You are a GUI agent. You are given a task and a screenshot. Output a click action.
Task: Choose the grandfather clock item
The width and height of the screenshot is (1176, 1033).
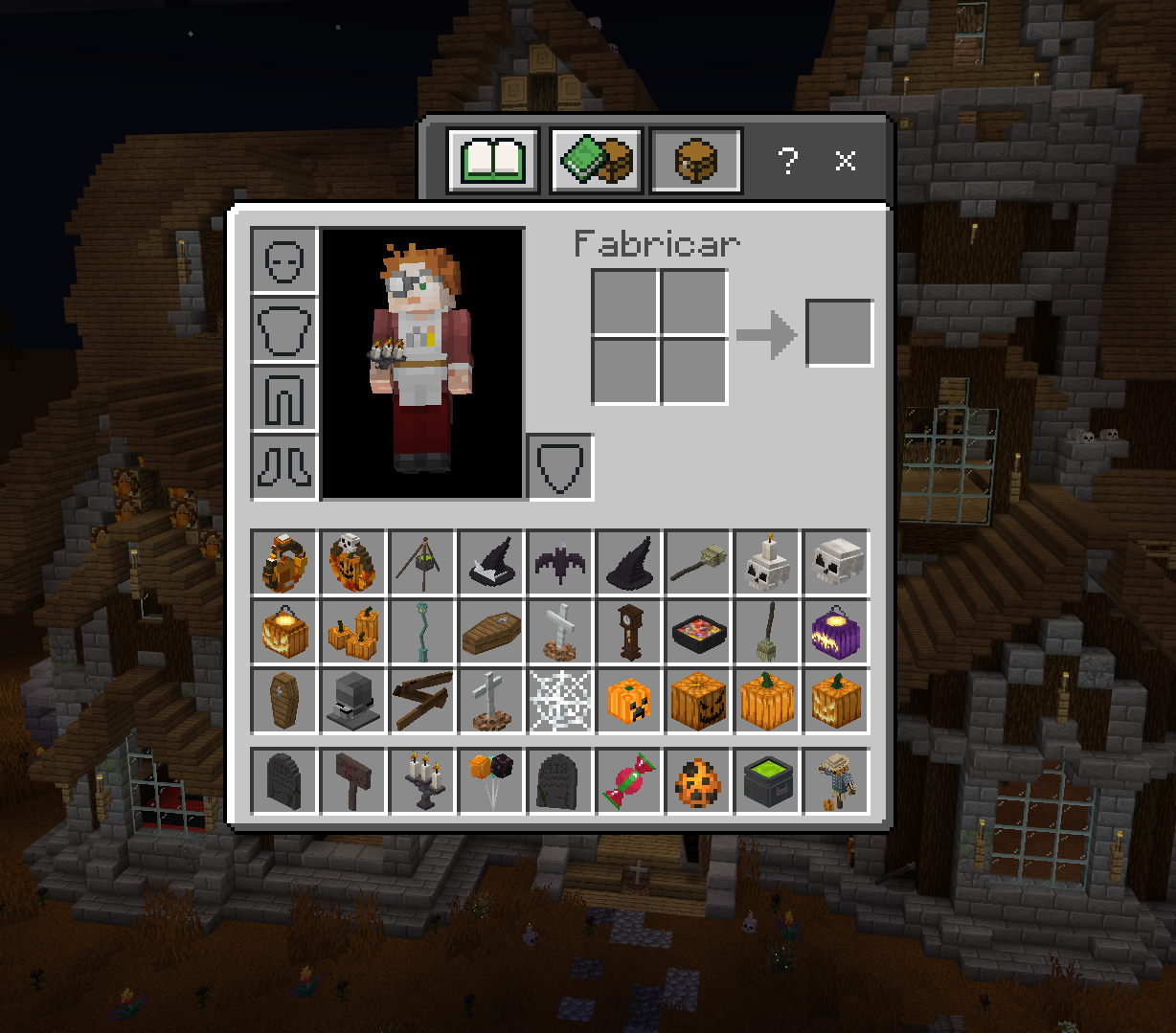coord(629,633)
